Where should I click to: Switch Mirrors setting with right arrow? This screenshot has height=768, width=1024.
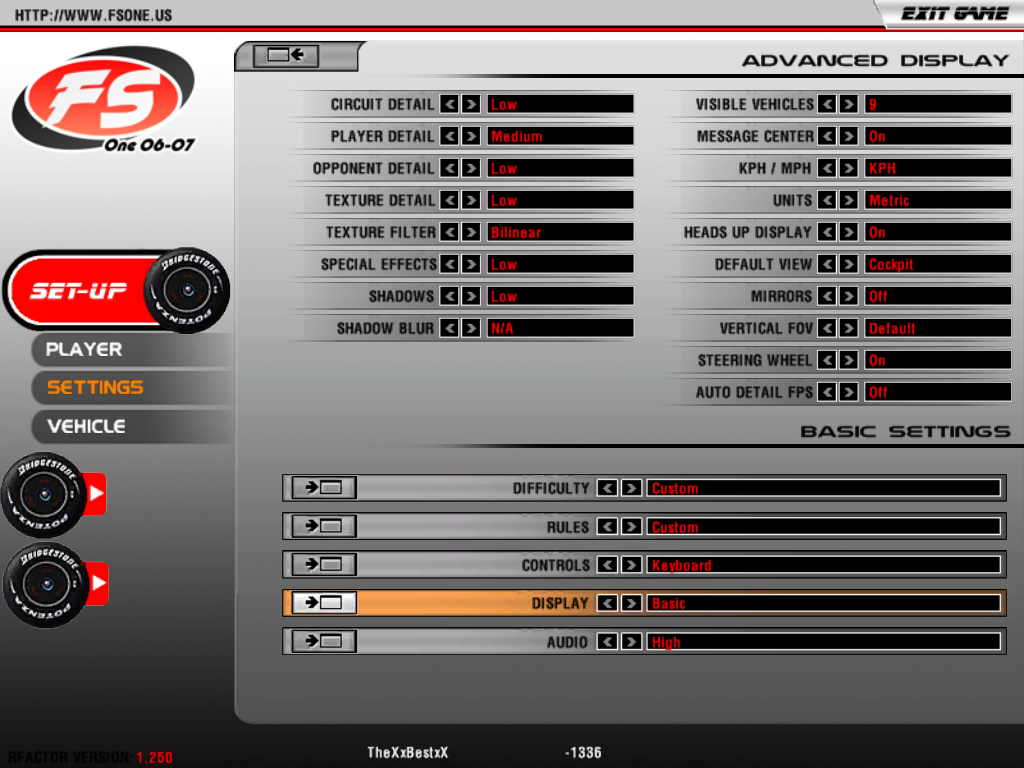pos(848,296)
